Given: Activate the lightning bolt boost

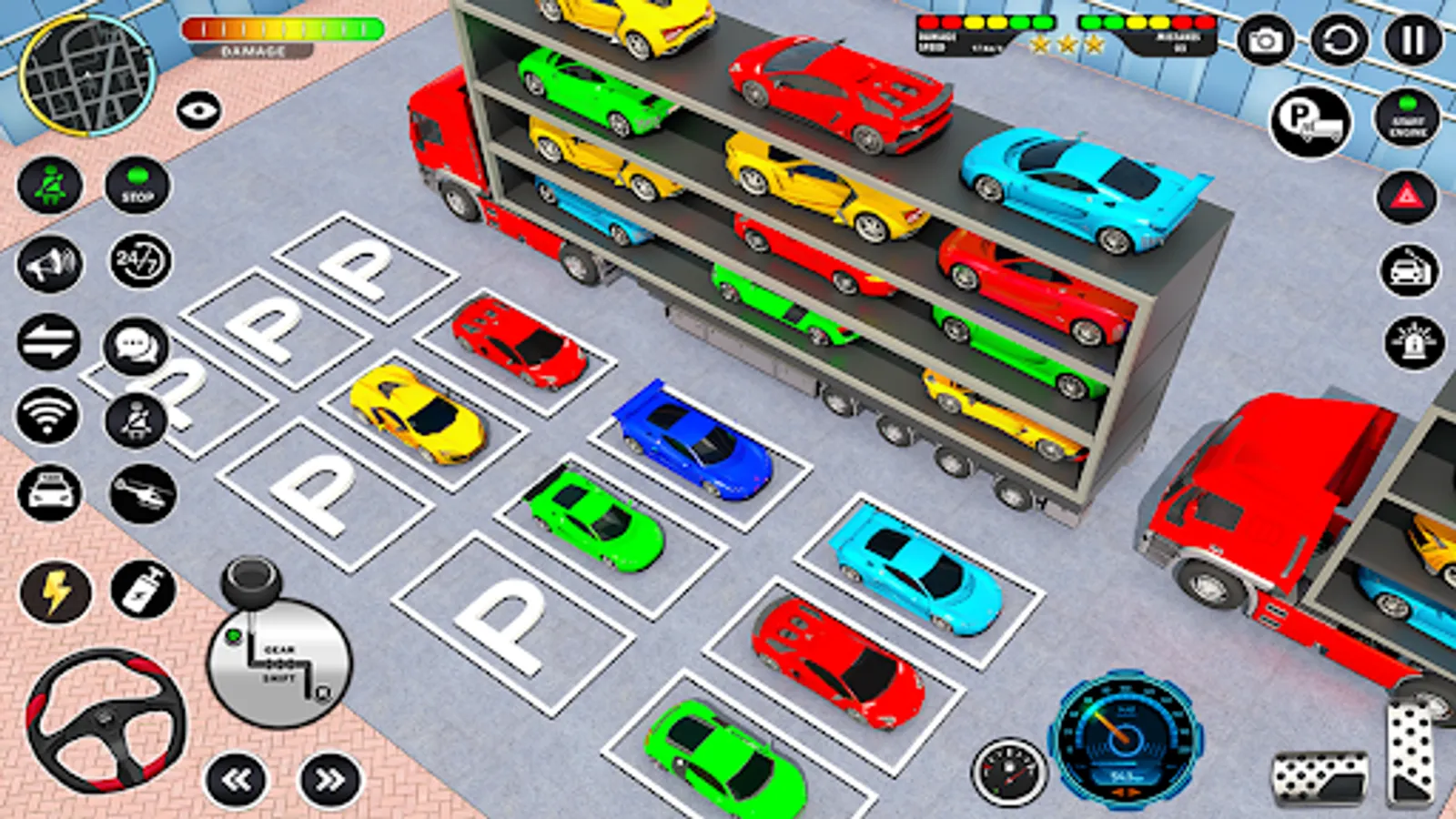Looking at the screenshot, I should coord(55,592).
